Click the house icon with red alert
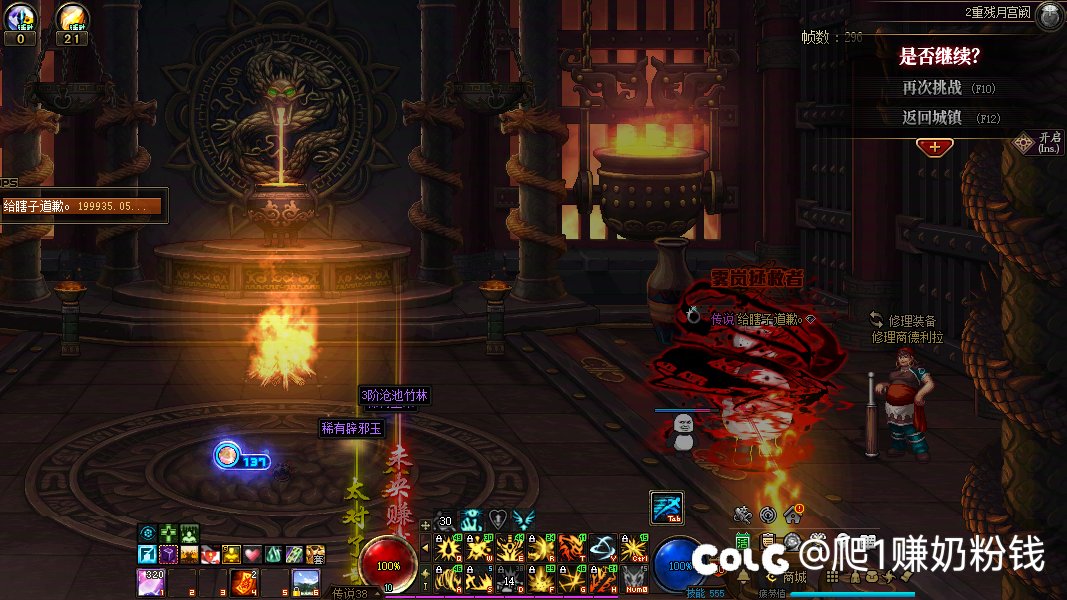 click(793, 514)
